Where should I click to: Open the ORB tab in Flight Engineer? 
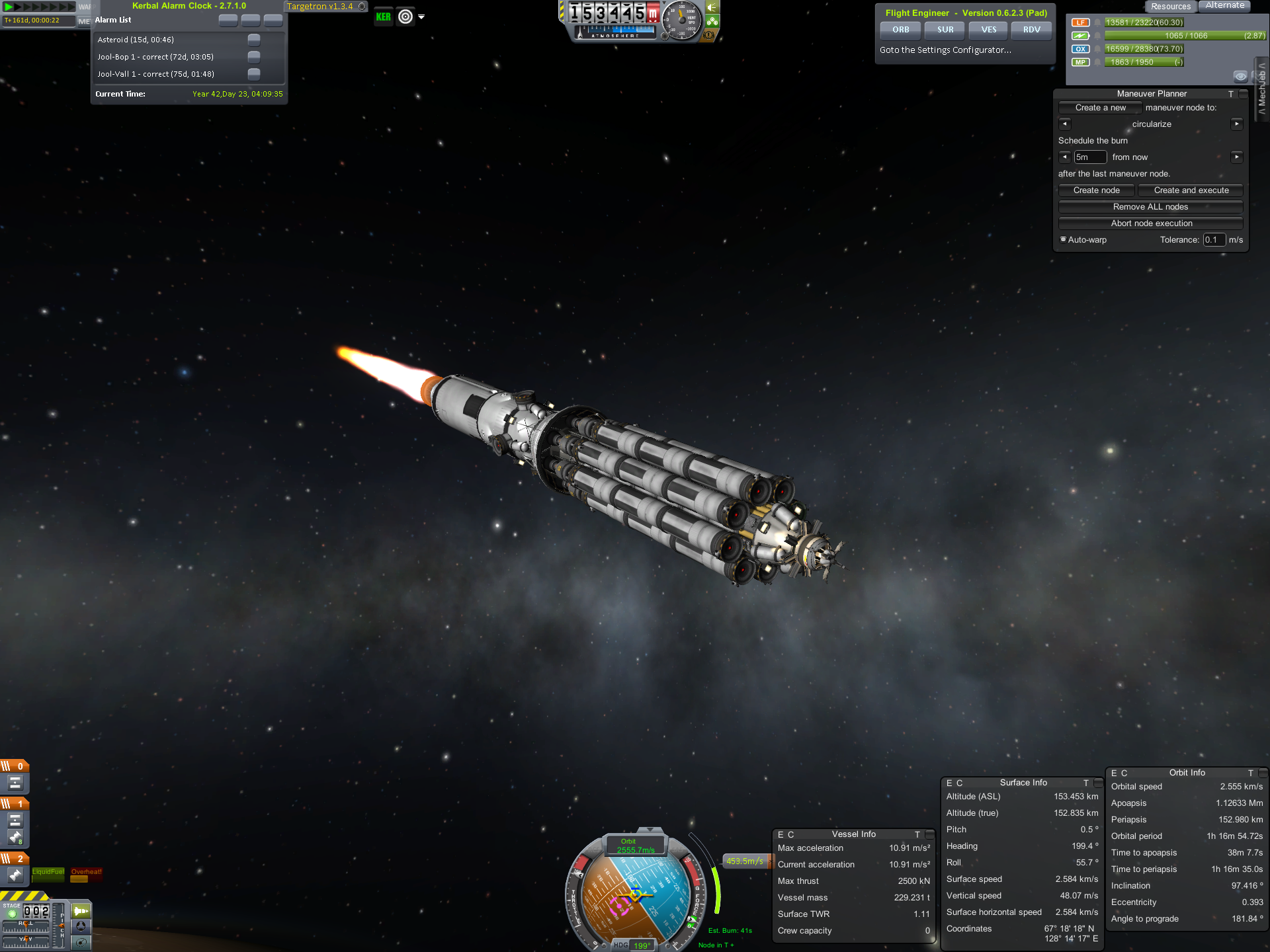[900, 30]
